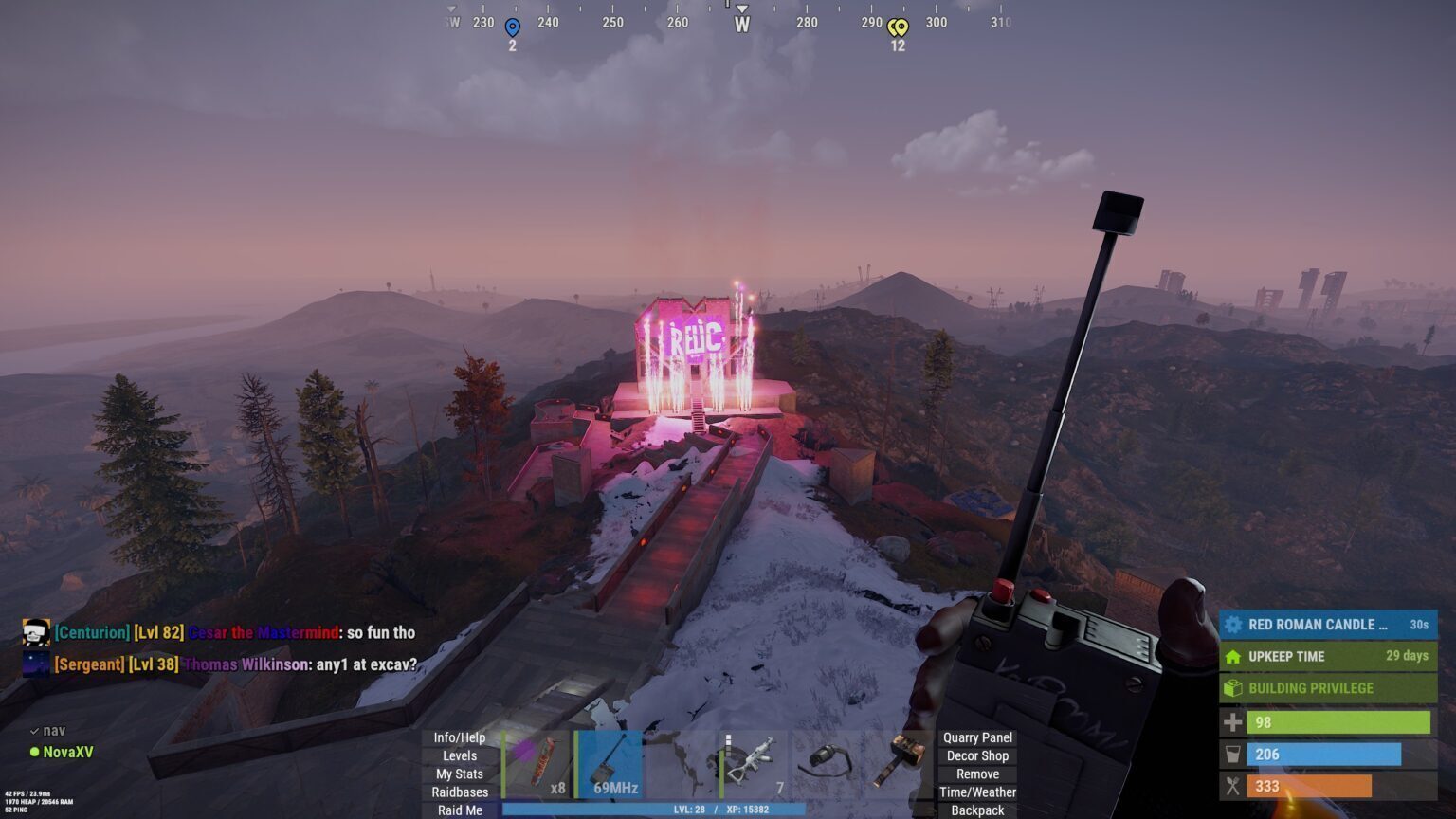Open the Decor Shop
The height and width of the screenshot is (819, 1456).
click(x=977, y=755)
